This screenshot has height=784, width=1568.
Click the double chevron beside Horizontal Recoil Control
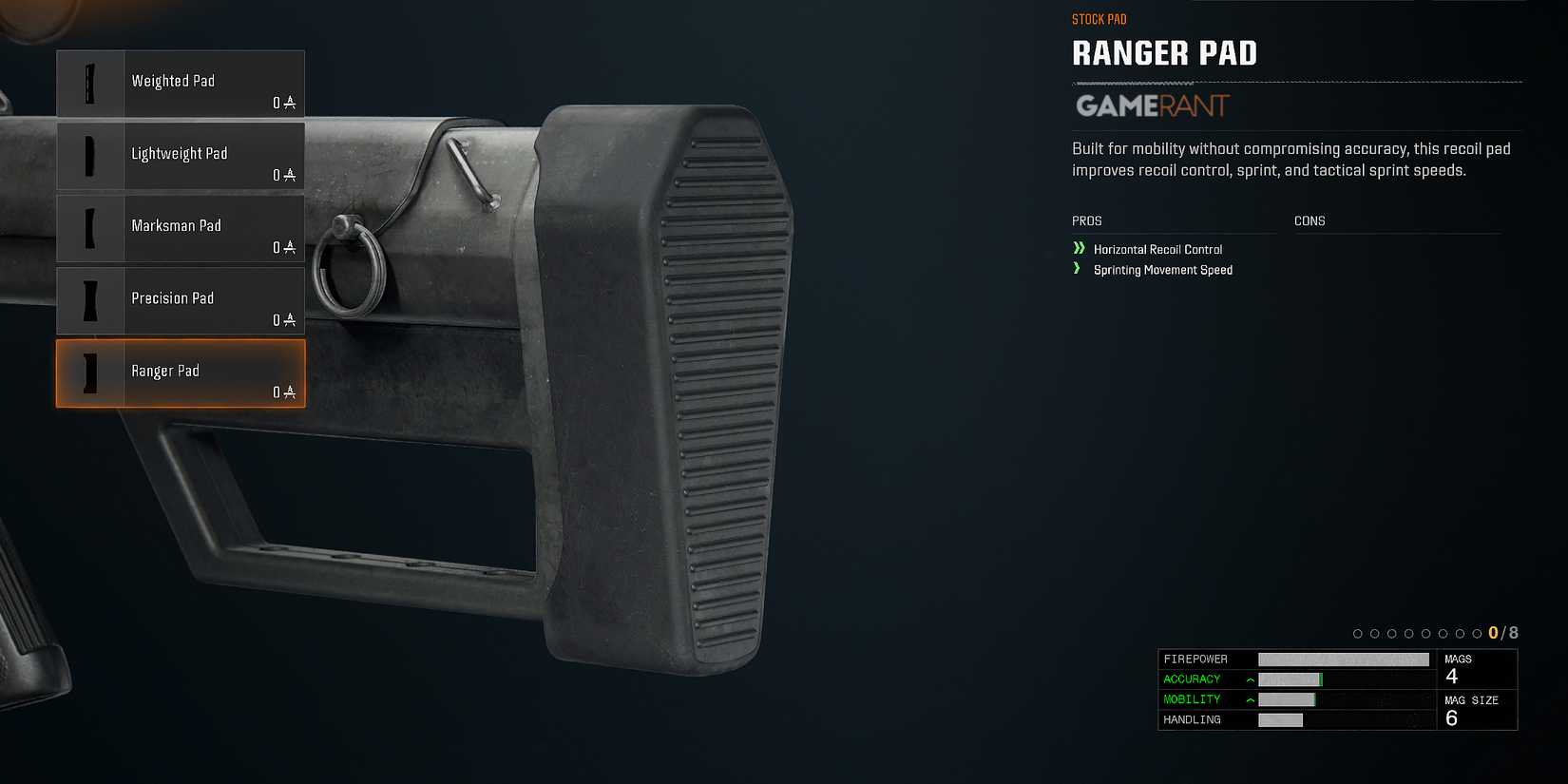pyautogui.click(x=1079, y=249)
